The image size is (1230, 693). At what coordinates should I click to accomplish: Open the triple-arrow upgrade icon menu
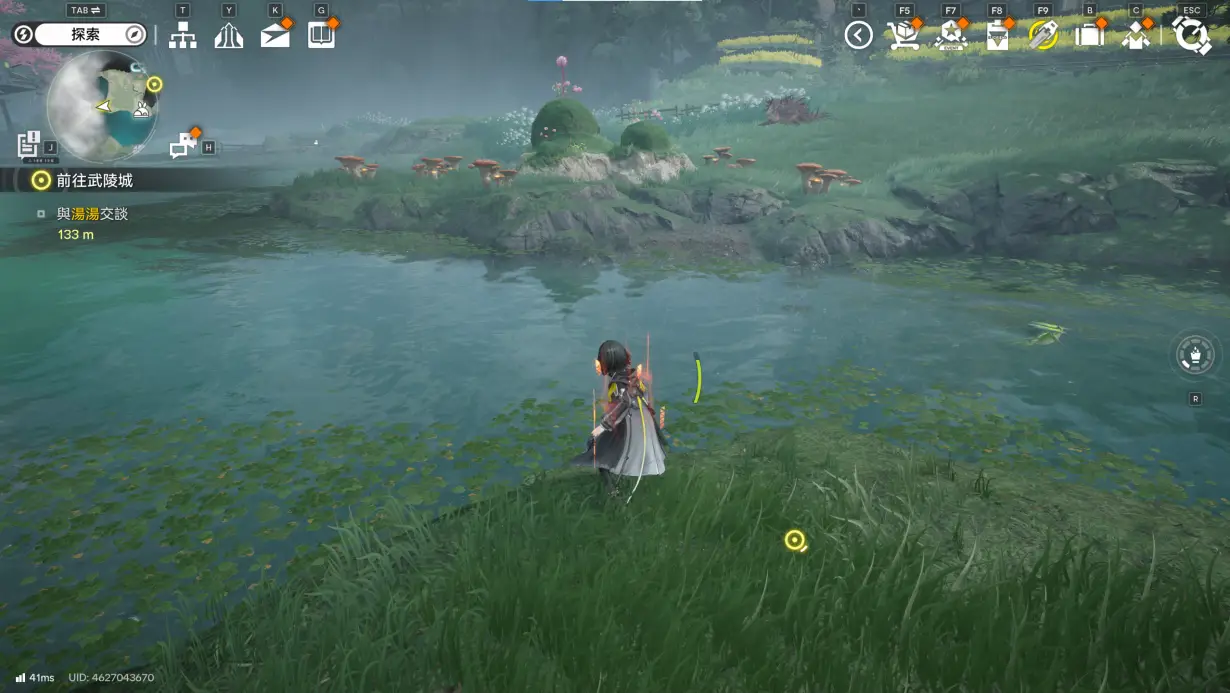tap(229, 35)
